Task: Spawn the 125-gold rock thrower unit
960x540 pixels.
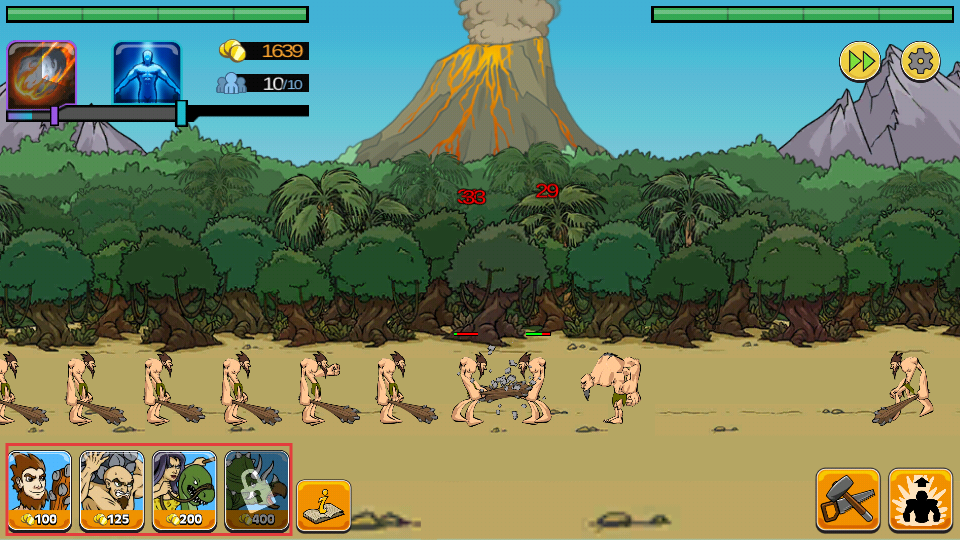Action: point(112,490)
